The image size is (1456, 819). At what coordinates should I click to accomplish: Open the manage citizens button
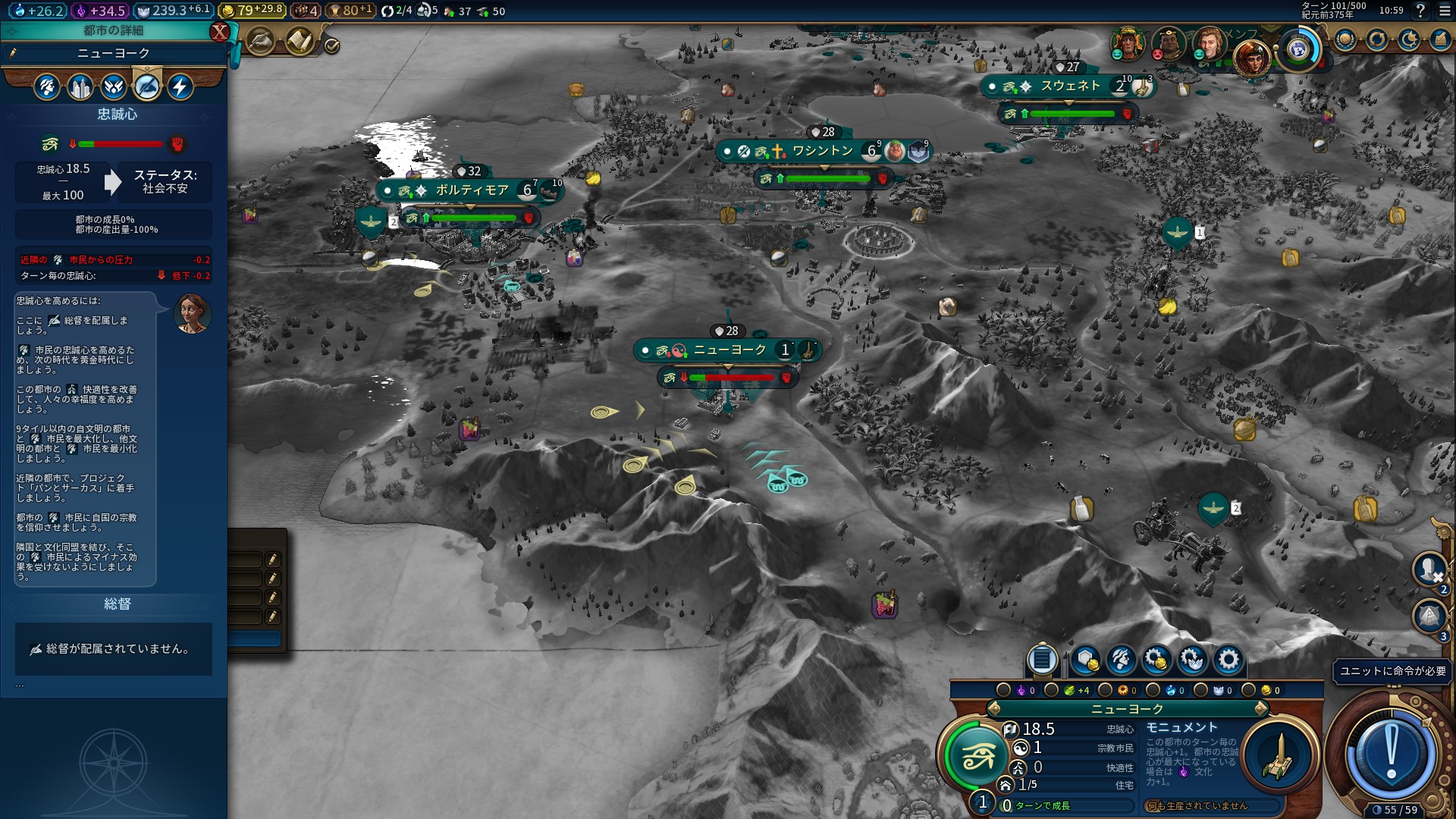pos(1121,661)
